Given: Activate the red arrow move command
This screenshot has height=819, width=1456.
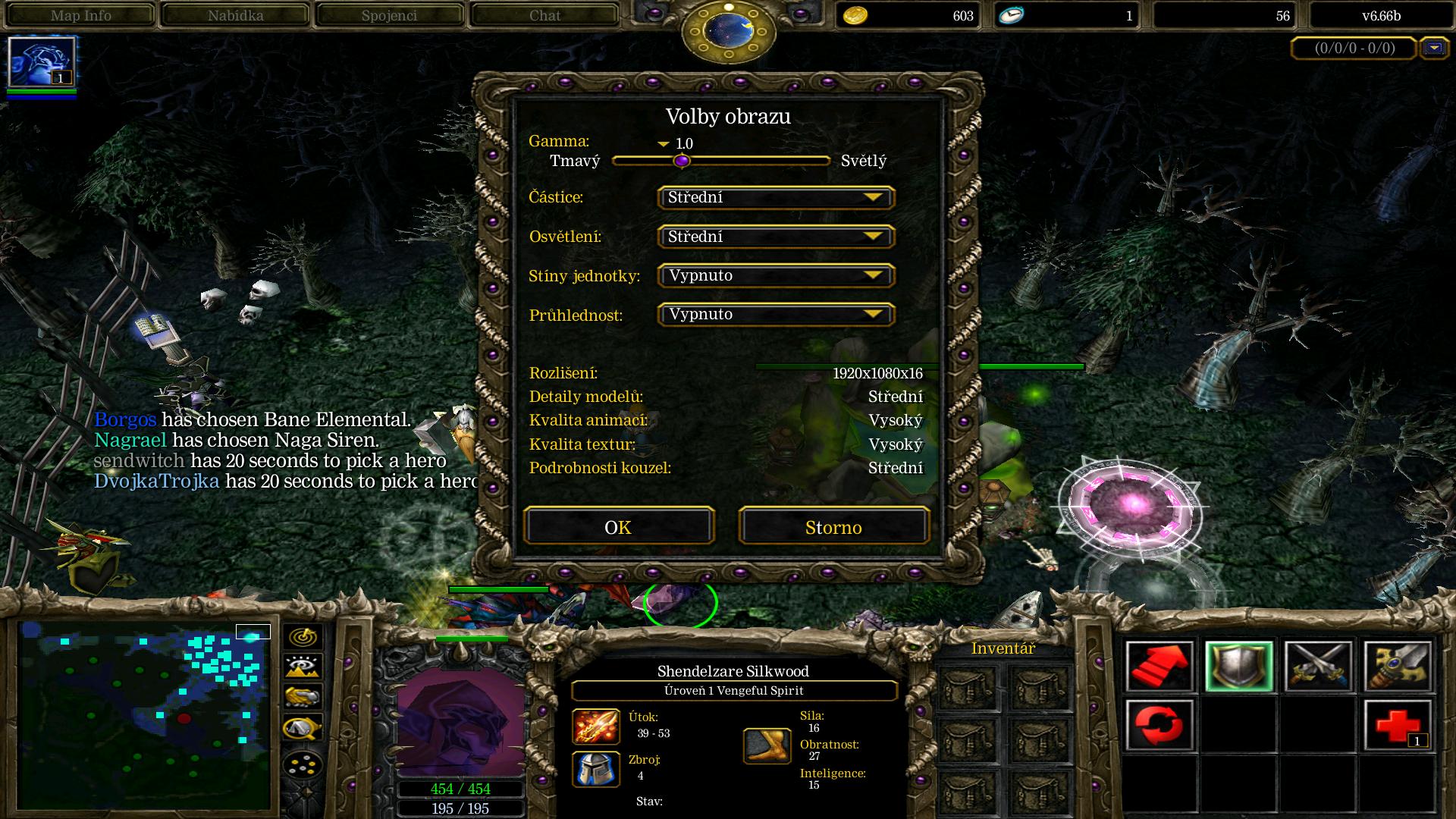Looking at the screenshot, I should 1159,667.
